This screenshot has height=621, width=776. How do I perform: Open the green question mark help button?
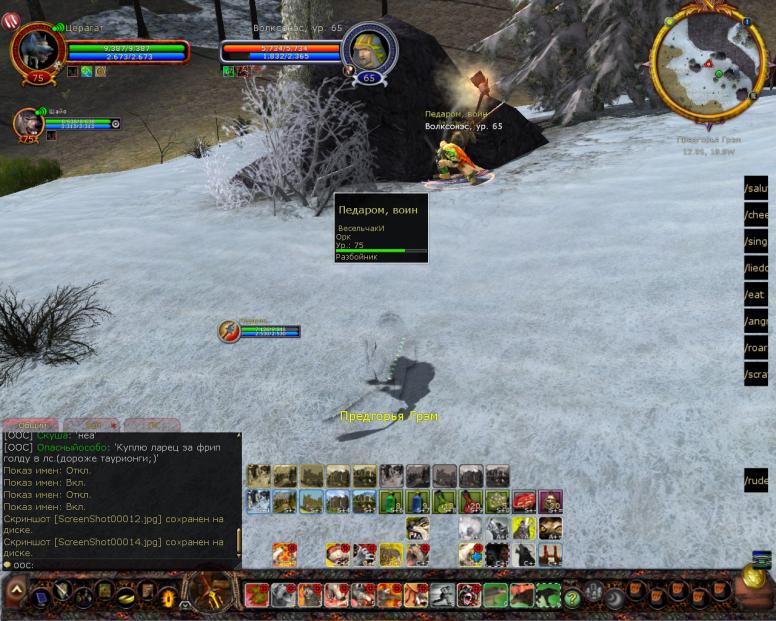pos(572,597)
